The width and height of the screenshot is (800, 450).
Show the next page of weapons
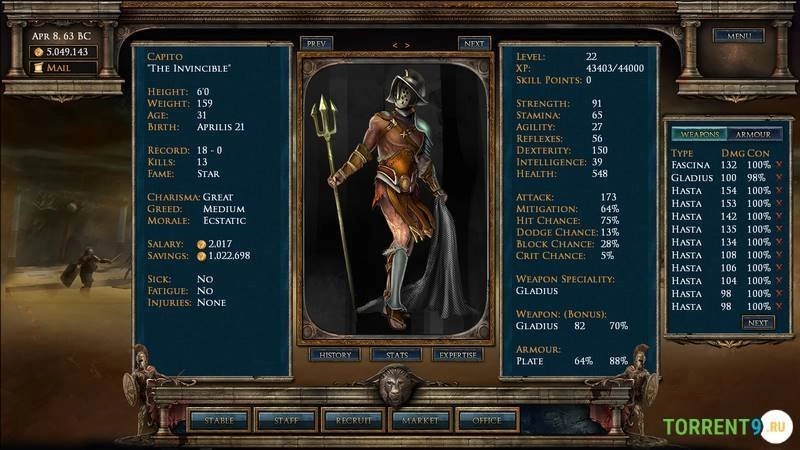(757, 323)
